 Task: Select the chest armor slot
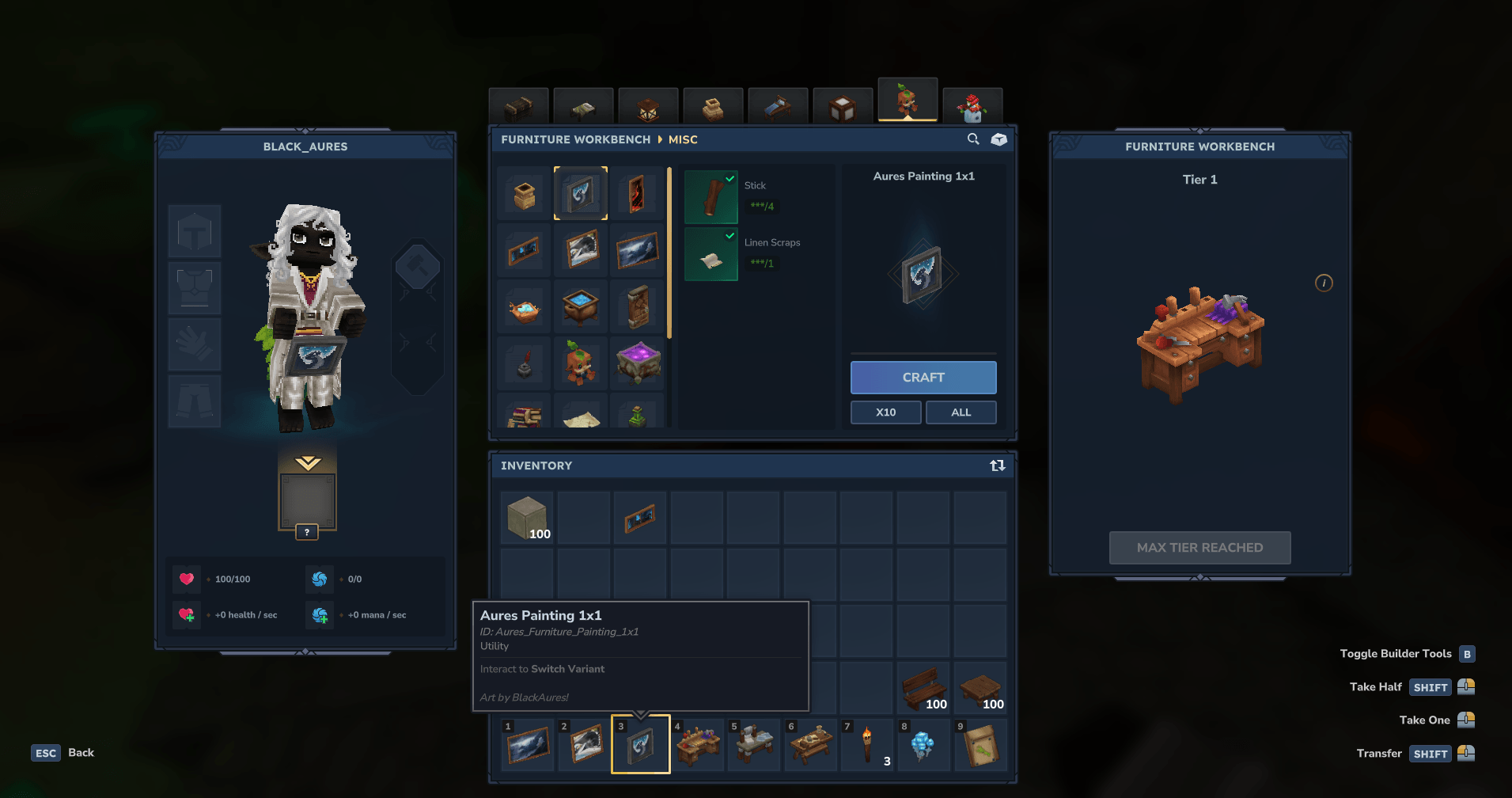pyautogui.click(x=195, y=287)
